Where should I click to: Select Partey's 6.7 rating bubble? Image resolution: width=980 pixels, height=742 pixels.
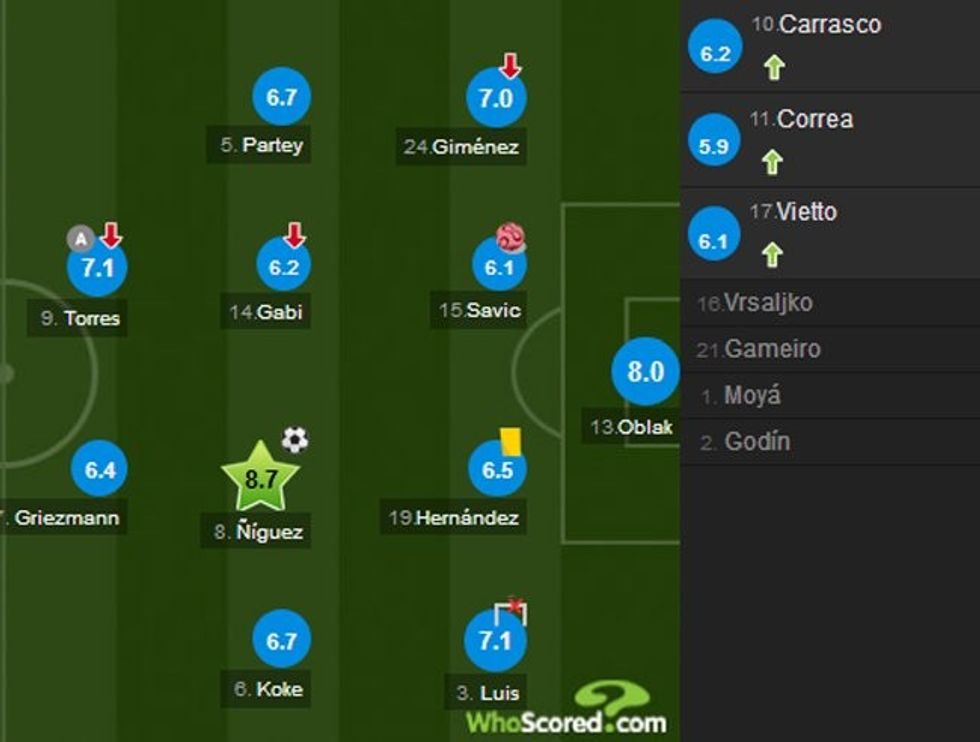coord(282,97)
